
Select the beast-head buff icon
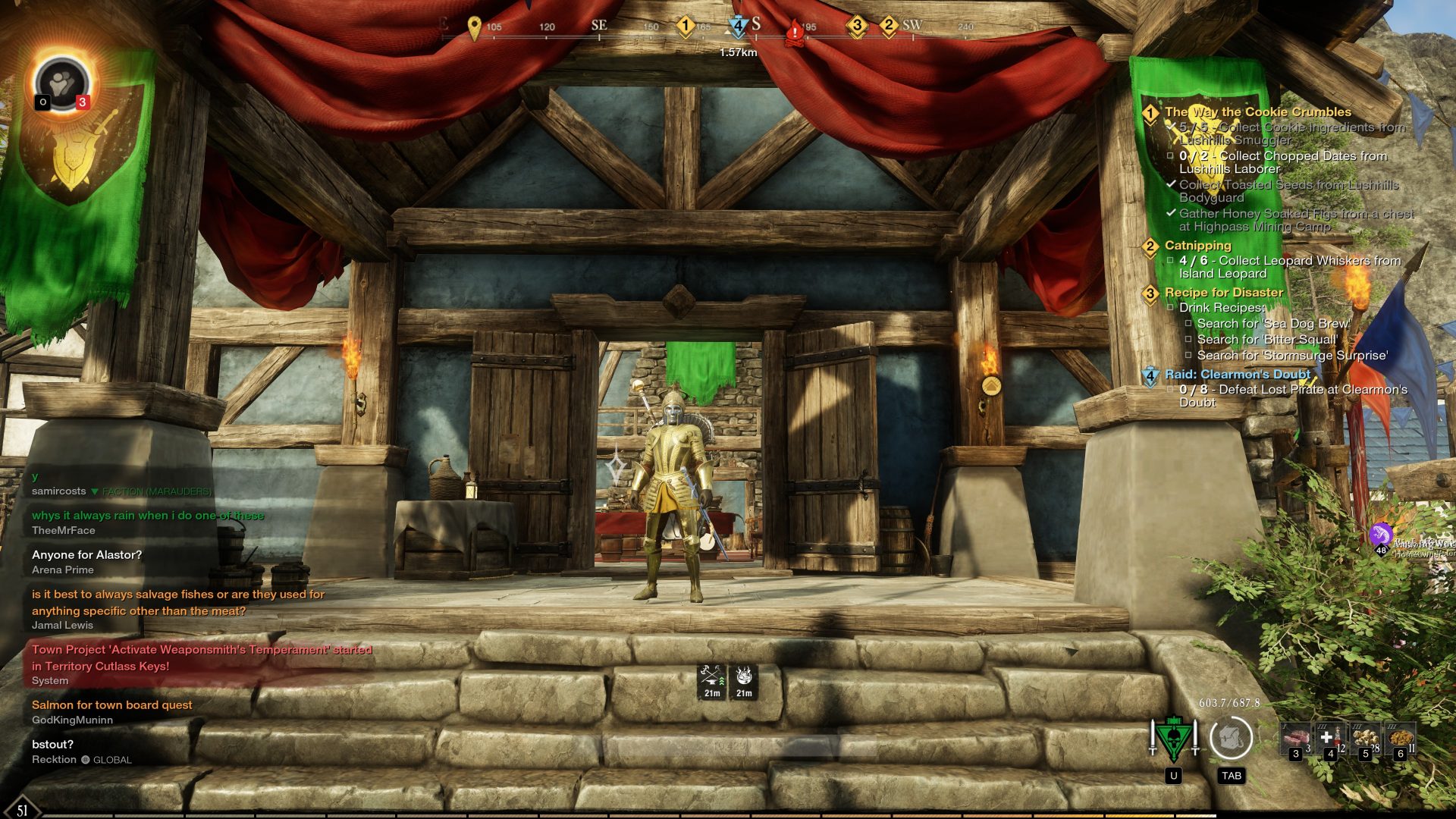click(x=744, y=680)
